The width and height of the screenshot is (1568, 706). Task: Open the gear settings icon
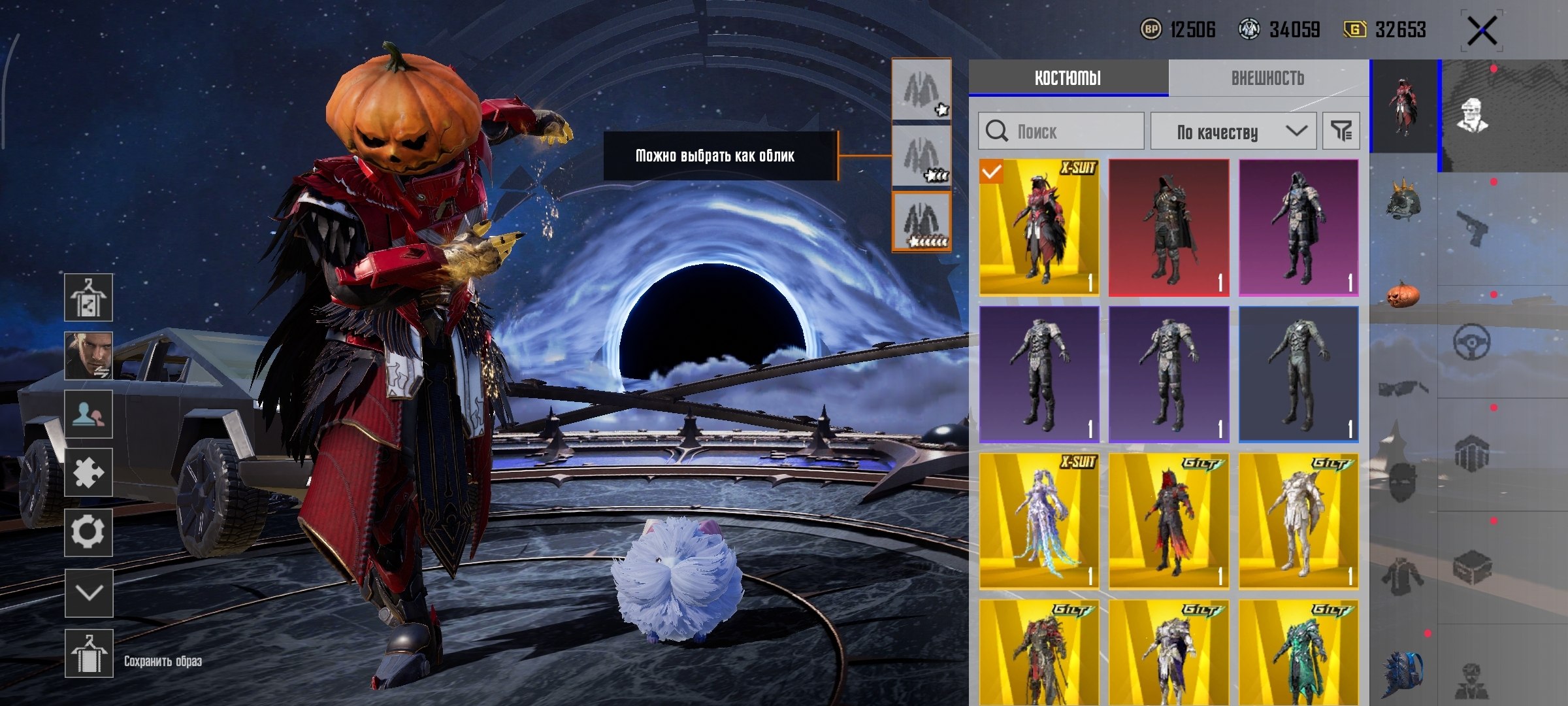tap(88, 532)
